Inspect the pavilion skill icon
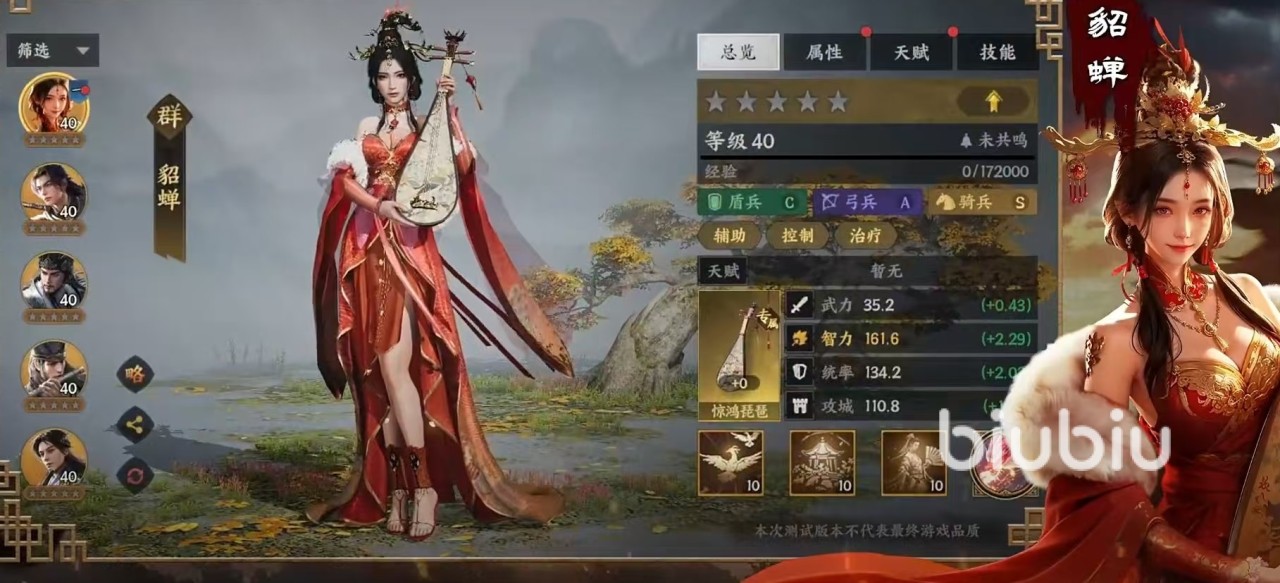The image size is (1280, 583). tap(822, 462)
